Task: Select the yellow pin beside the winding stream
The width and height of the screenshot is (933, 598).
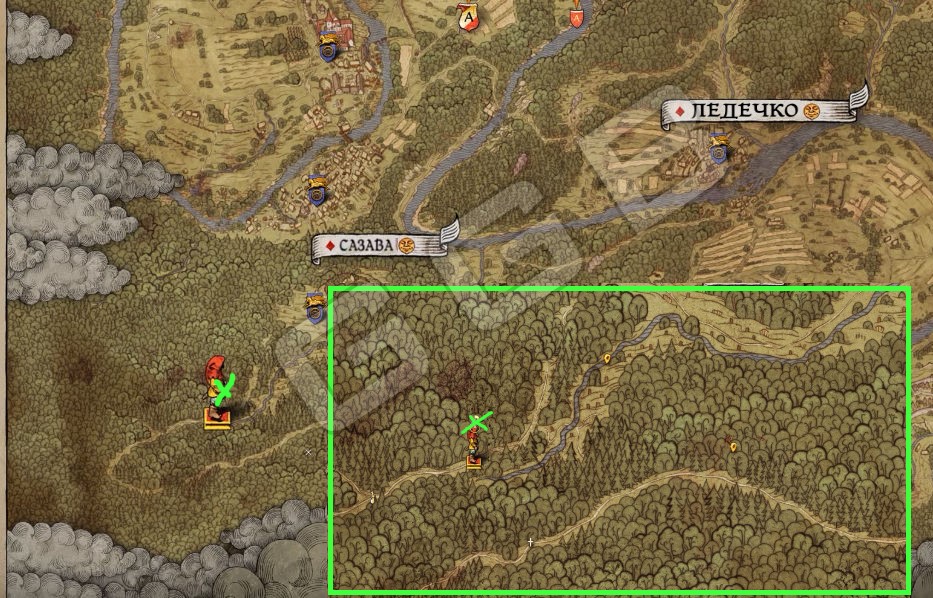Action: tap(607, 358)
